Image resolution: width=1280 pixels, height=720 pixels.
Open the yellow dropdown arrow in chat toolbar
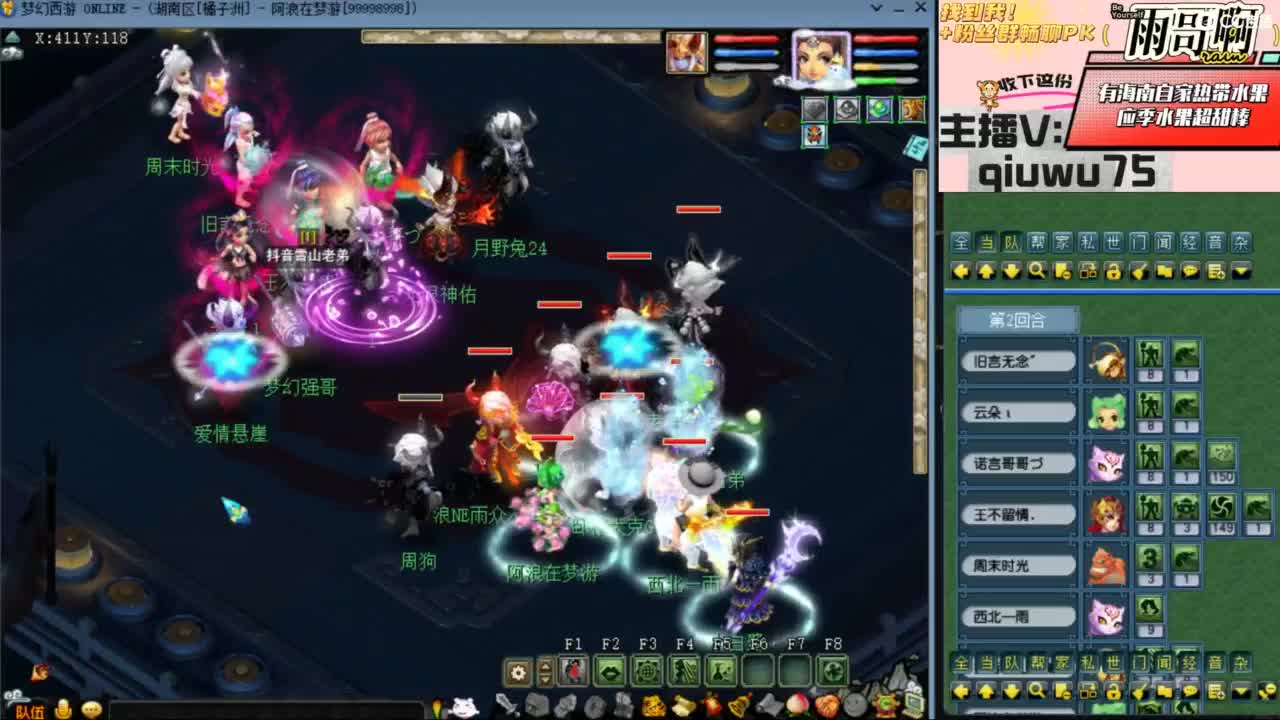click(x=1240, y=270)
